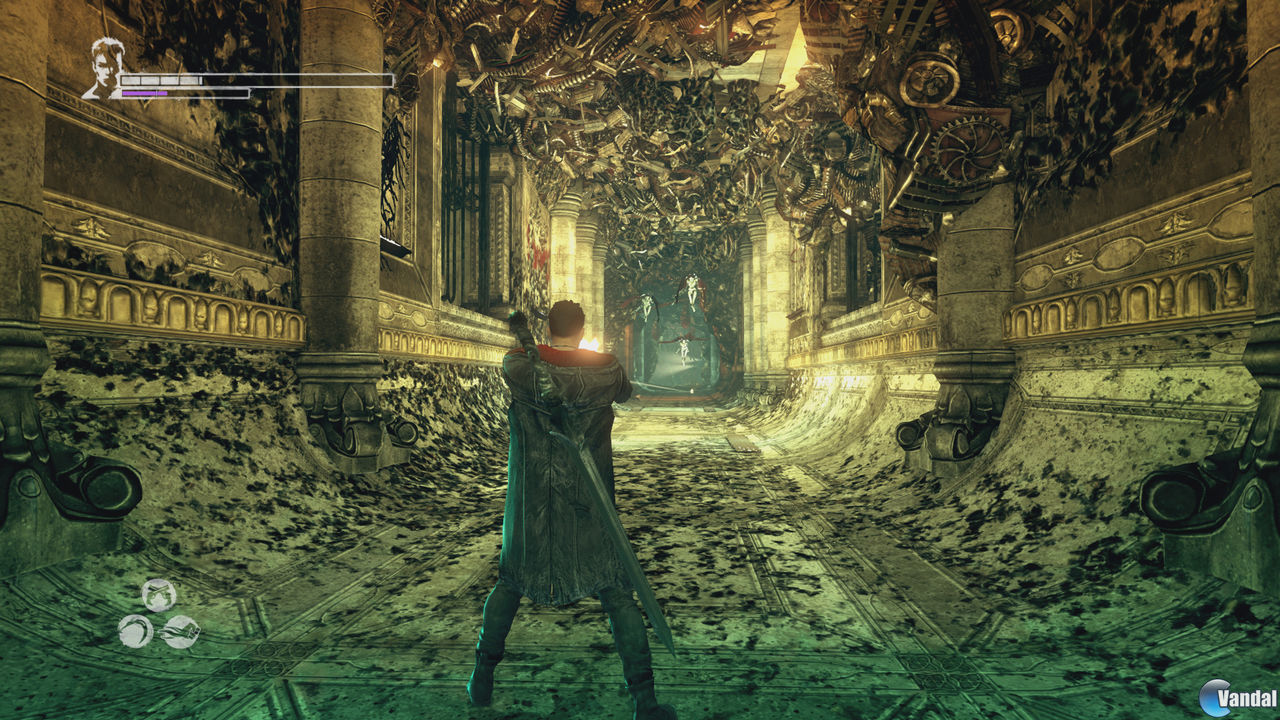Click the rightmost filled health bar segment
This screenshot has height=720, width=1280.
[x=190, y=79]
